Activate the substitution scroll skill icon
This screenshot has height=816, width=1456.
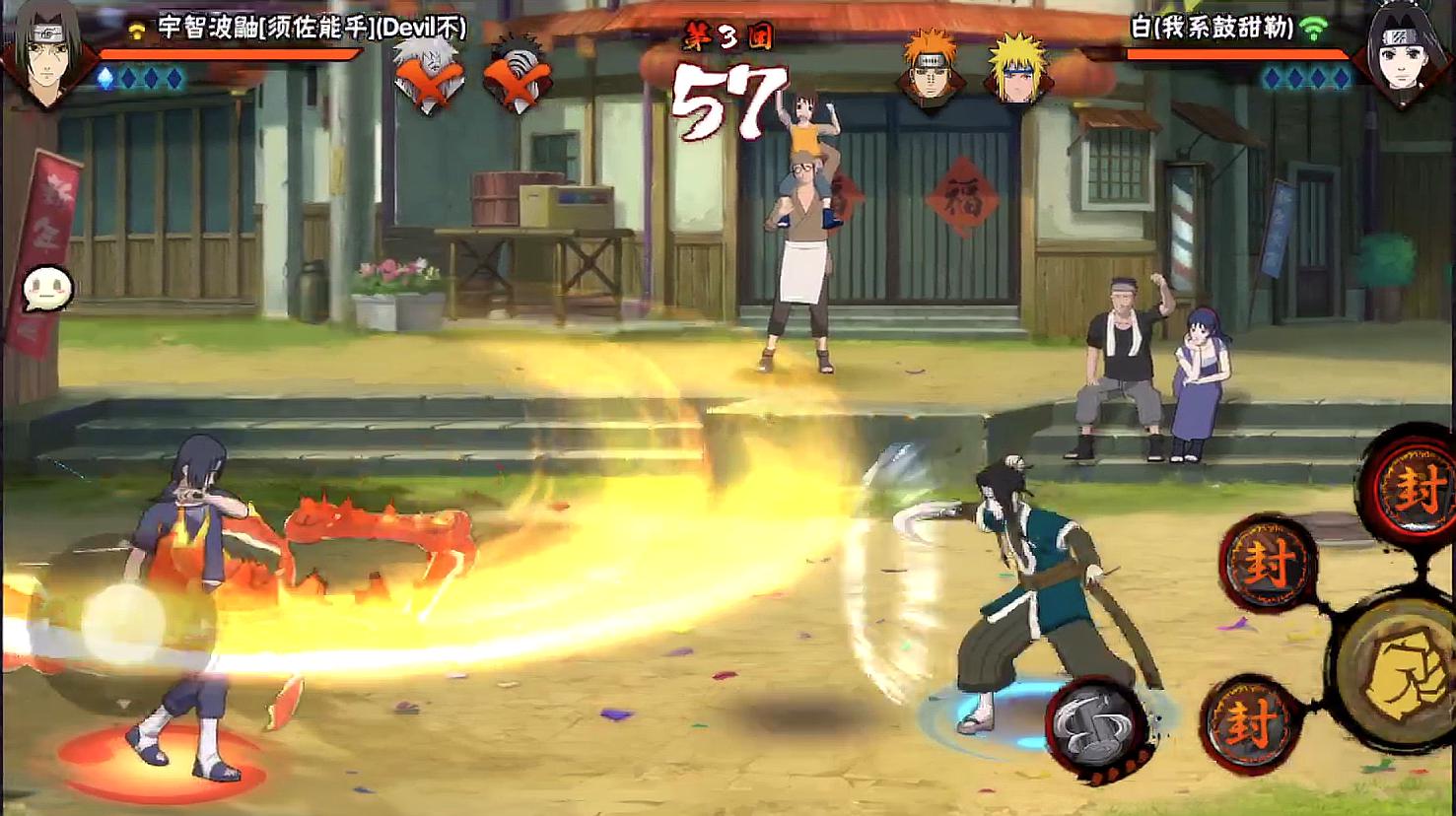[x=1095, y=727]
